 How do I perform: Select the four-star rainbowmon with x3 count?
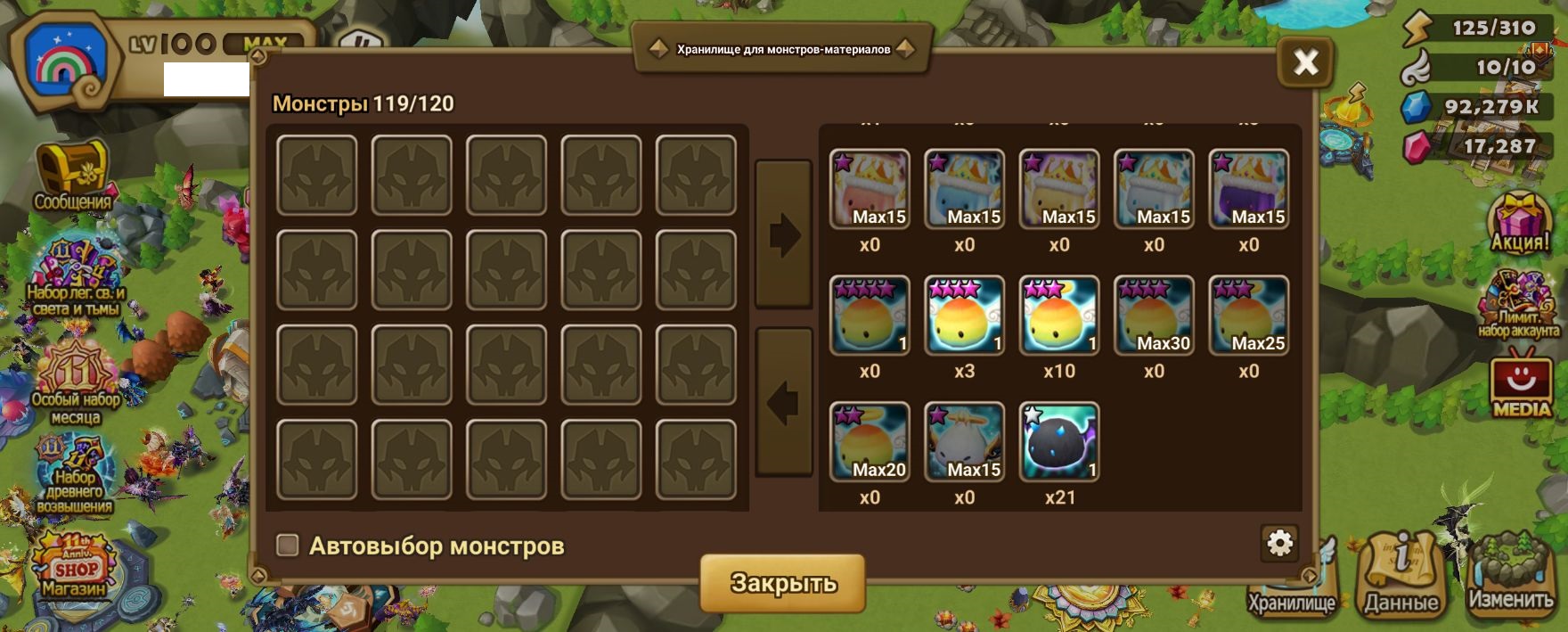964,316
